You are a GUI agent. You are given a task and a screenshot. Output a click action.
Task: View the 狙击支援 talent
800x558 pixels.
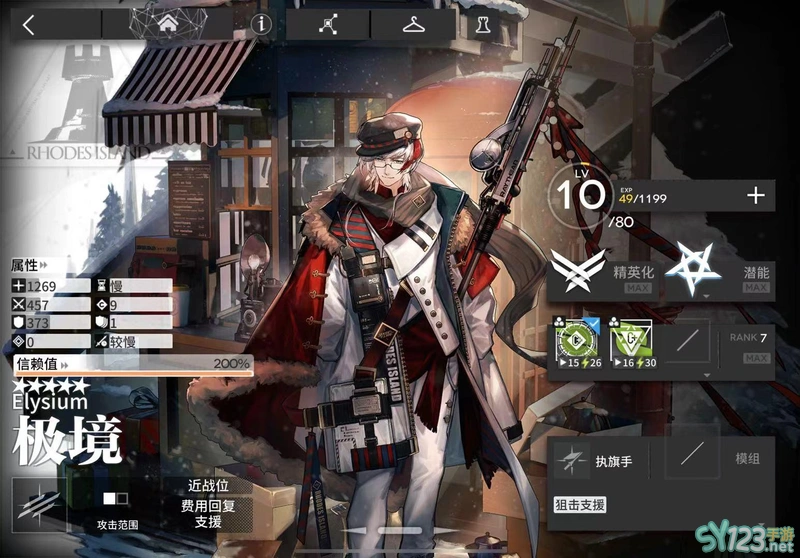[580, 505]
